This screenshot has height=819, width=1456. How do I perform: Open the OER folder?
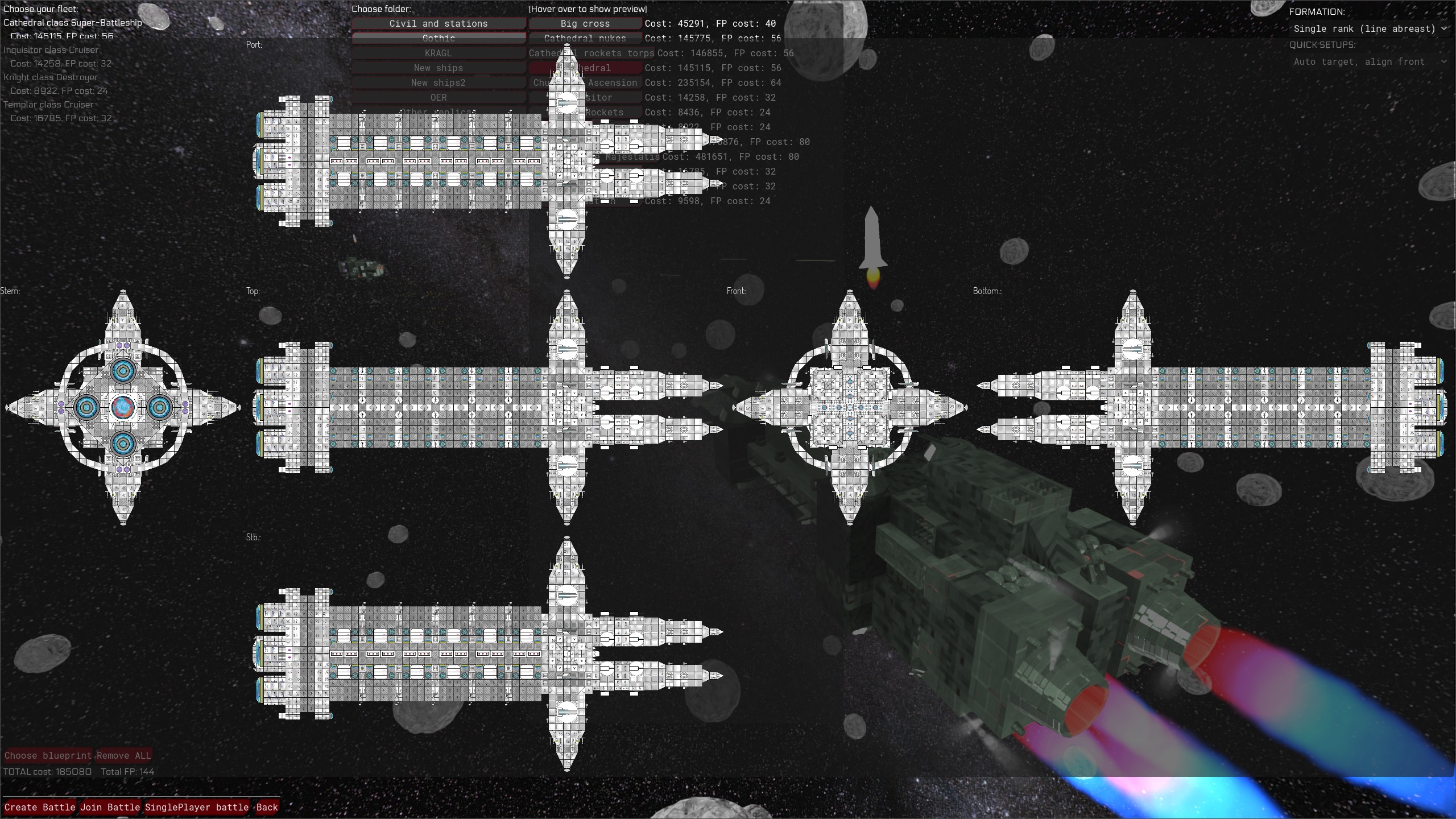(x=438, y=97)
